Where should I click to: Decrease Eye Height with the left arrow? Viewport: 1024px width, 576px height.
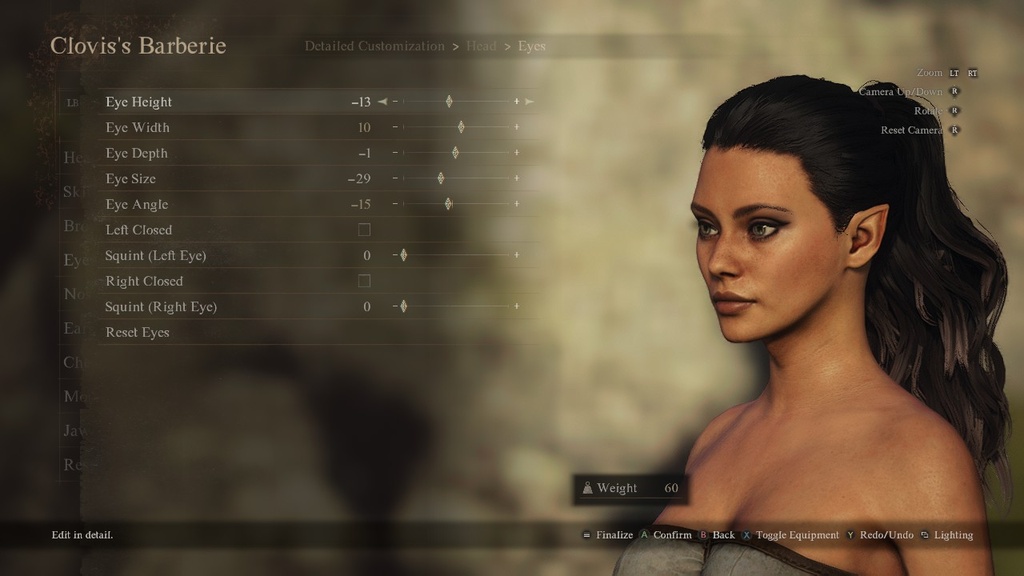(x=382, y=102)
